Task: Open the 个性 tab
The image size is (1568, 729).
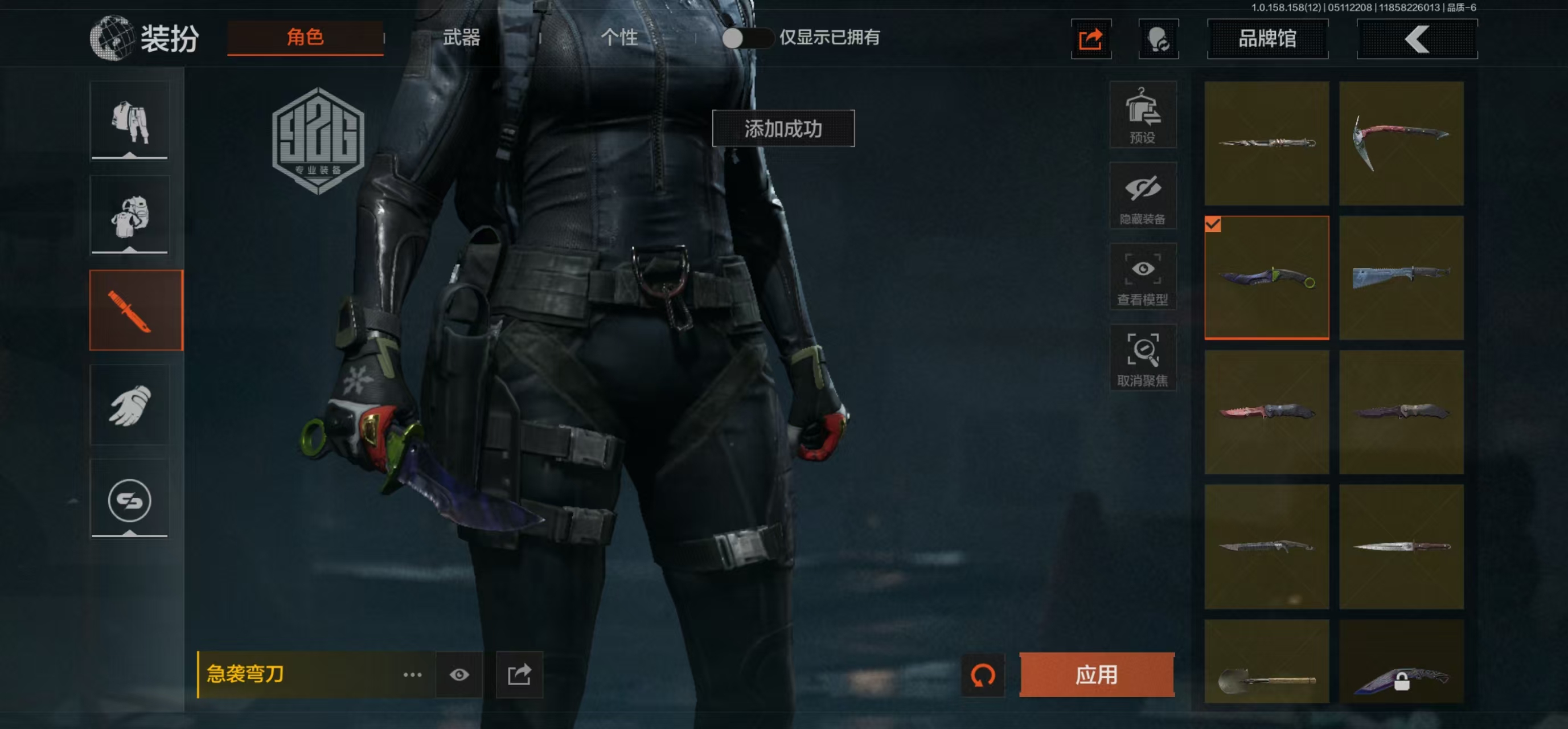Action: tap(618, 38)
